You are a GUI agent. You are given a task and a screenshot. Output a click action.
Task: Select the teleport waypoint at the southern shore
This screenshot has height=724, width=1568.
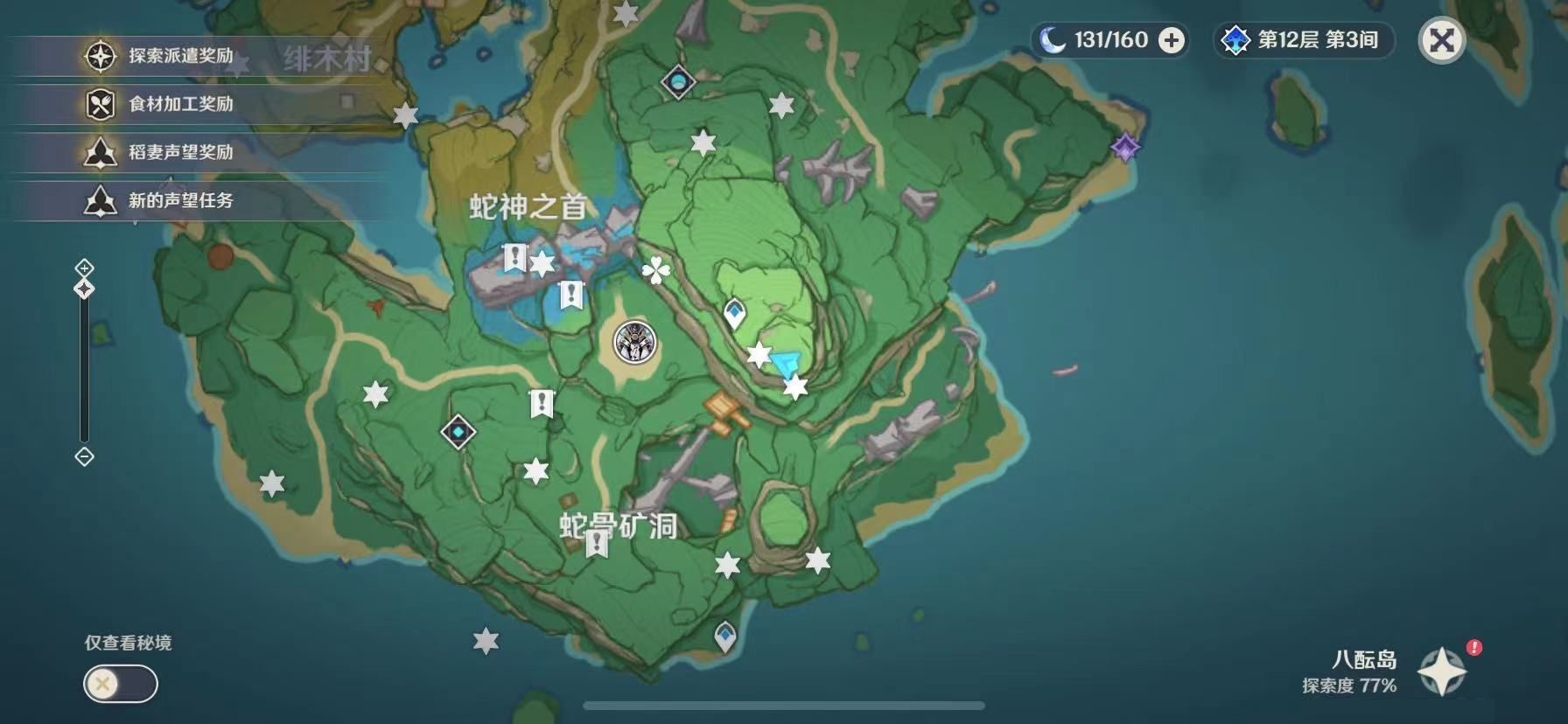(724, 636)
